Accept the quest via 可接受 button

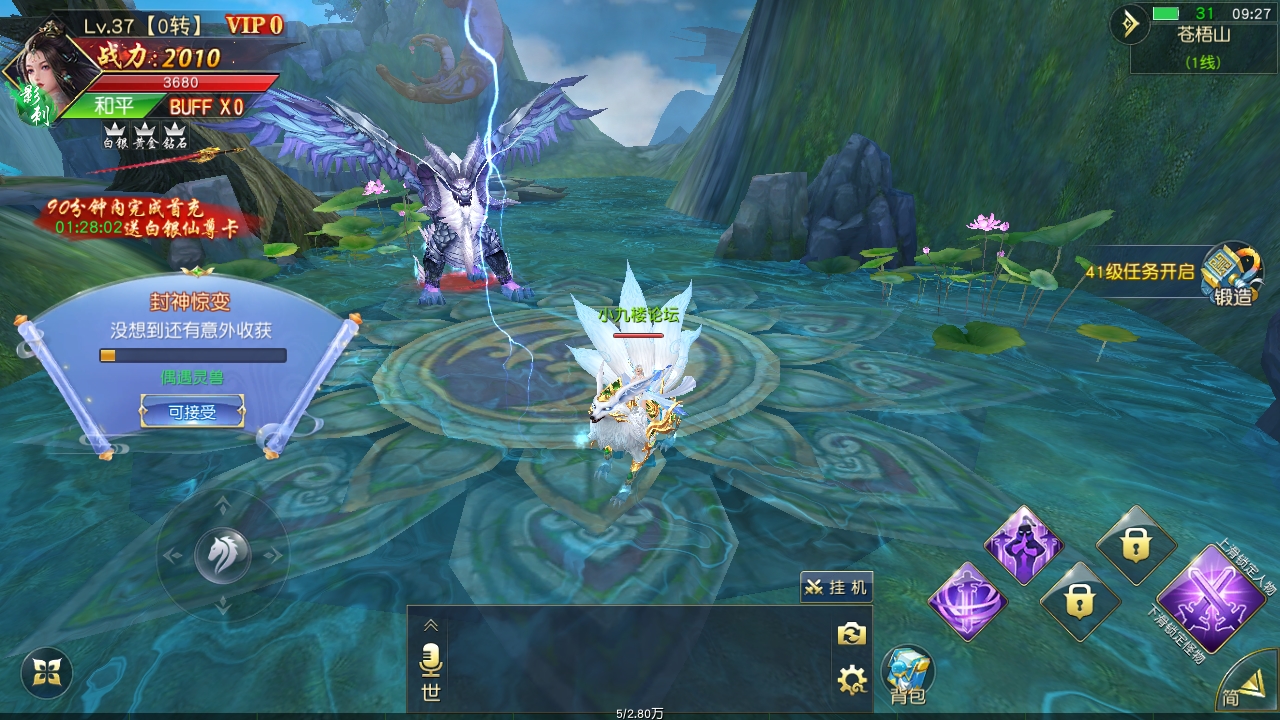click(192, 411)
